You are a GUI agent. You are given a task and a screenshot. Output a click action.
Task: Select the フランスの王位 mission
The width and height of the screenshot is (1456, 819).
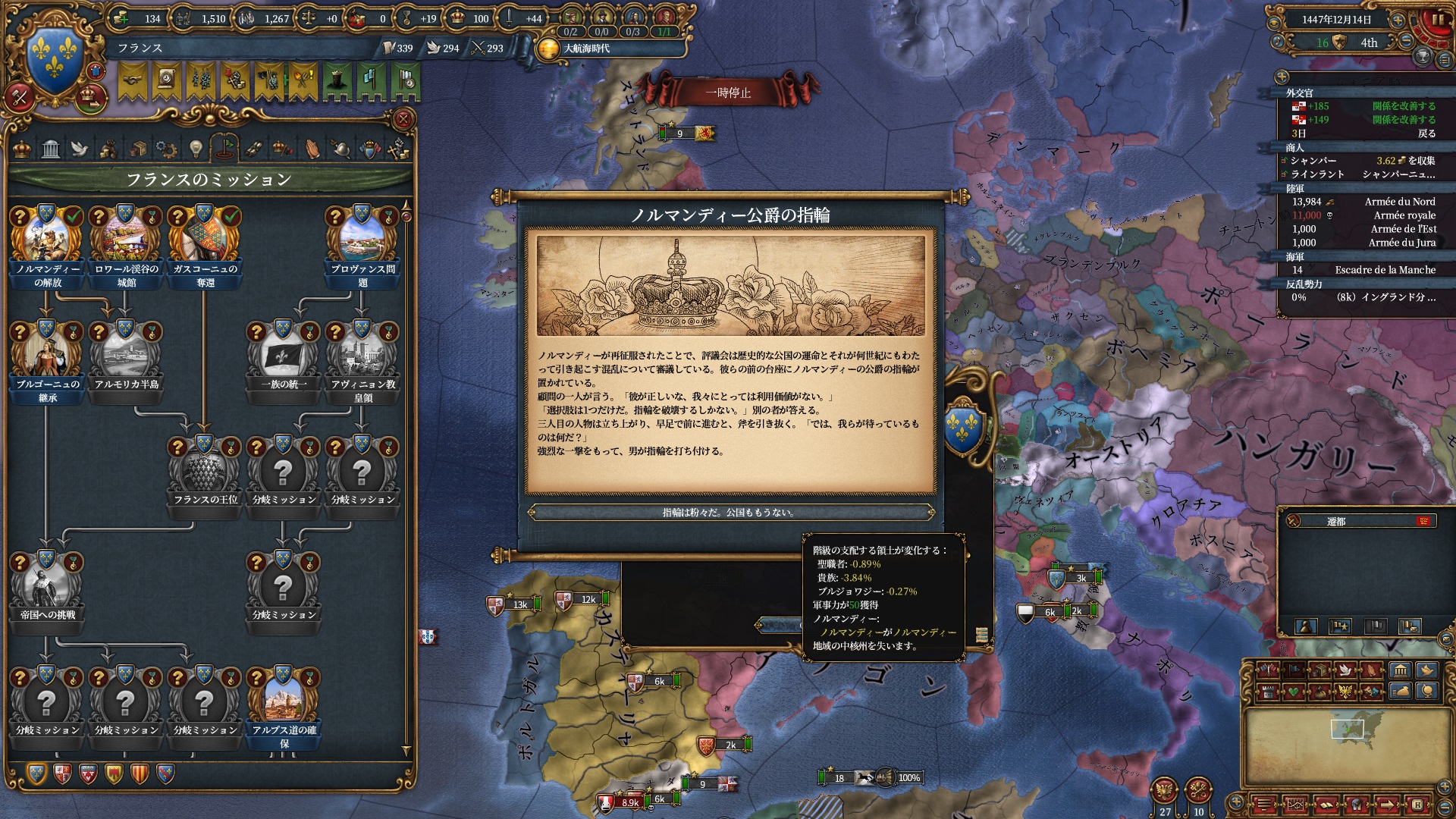click(x=205, y=472)
